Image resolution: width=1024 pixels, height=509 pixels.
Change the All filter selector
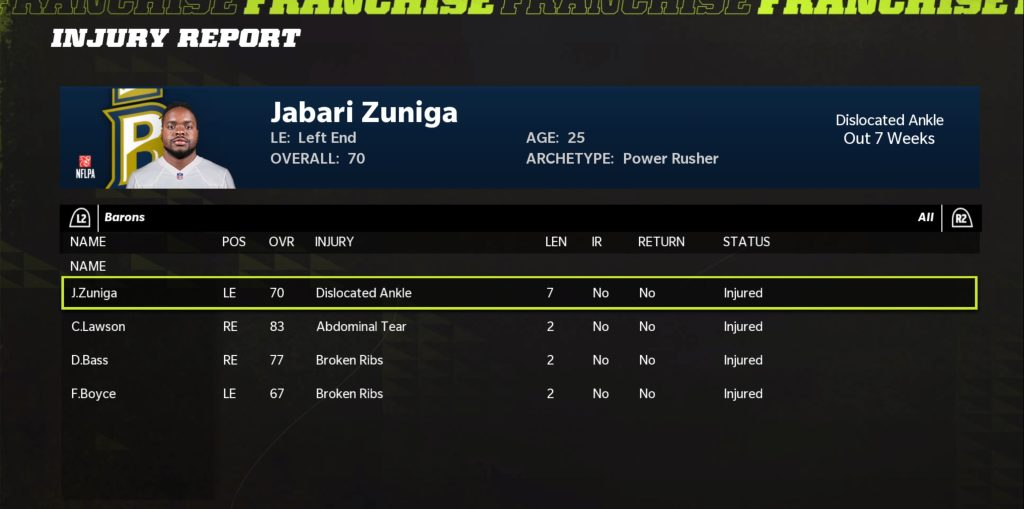(960, 218)
